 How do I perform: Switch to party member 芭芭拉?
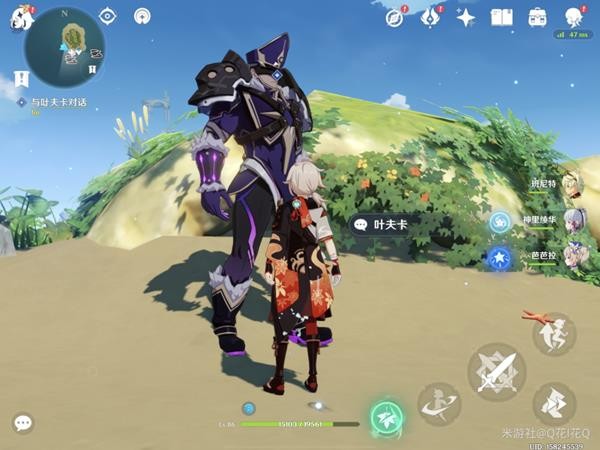click(x=571, y=256)
